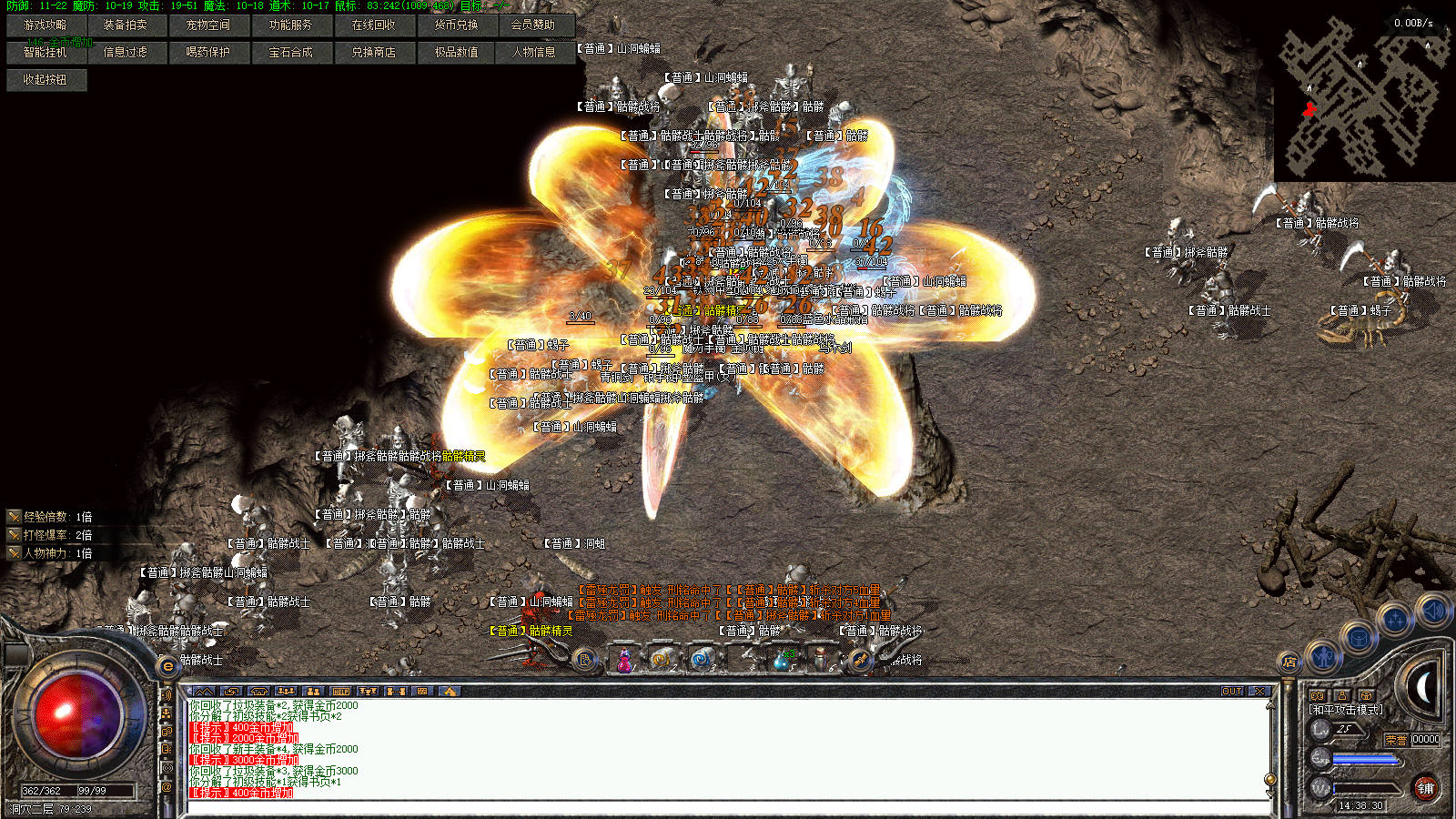Use the pink potion in hotbar slot 1
This screenshot has height=819, width=1456.
pyautogui.click(x=625, y=660)
